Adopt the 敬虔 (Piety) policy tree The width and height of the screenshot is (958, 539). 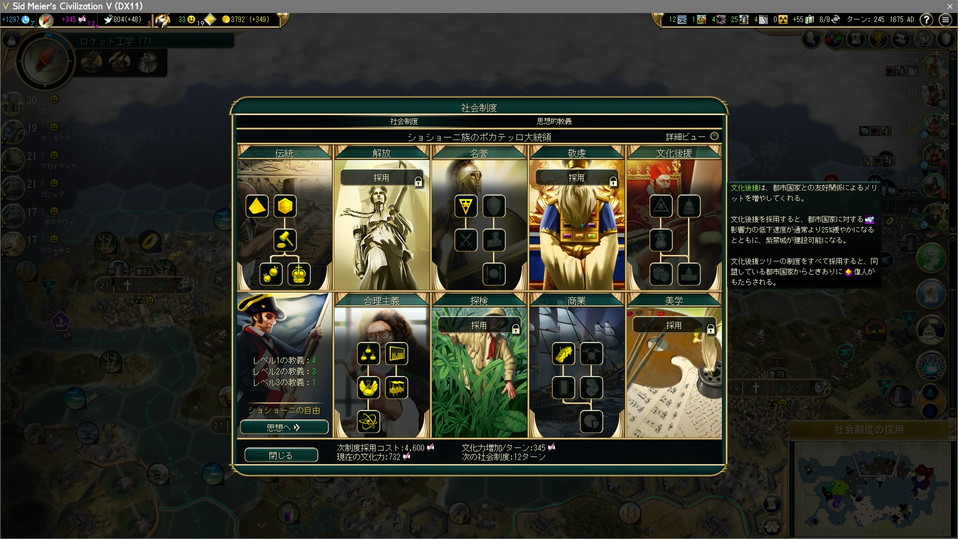tap(577, 178)
